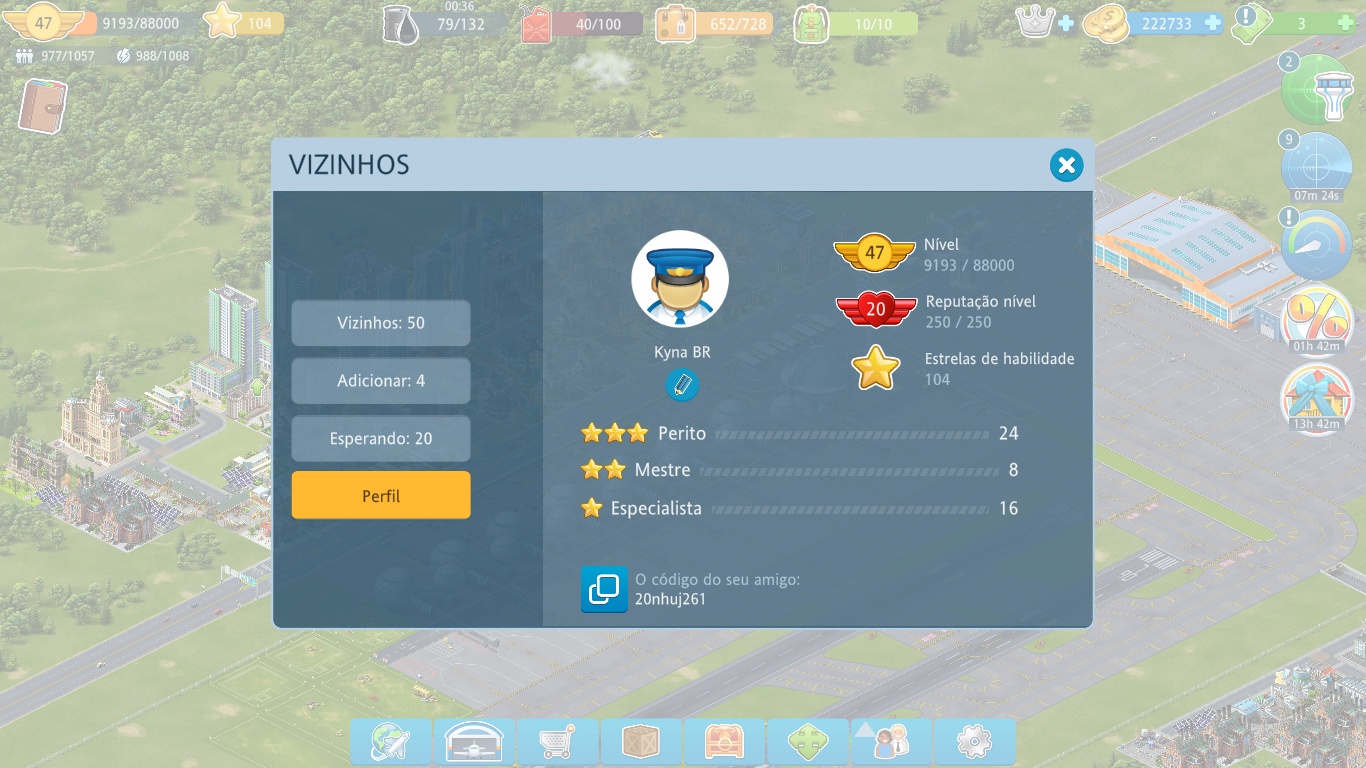Image resolution: width=1366 pixels, height=768 pixels.
Task: Open the gear settings menu
Action: click(x=973, y=742)
